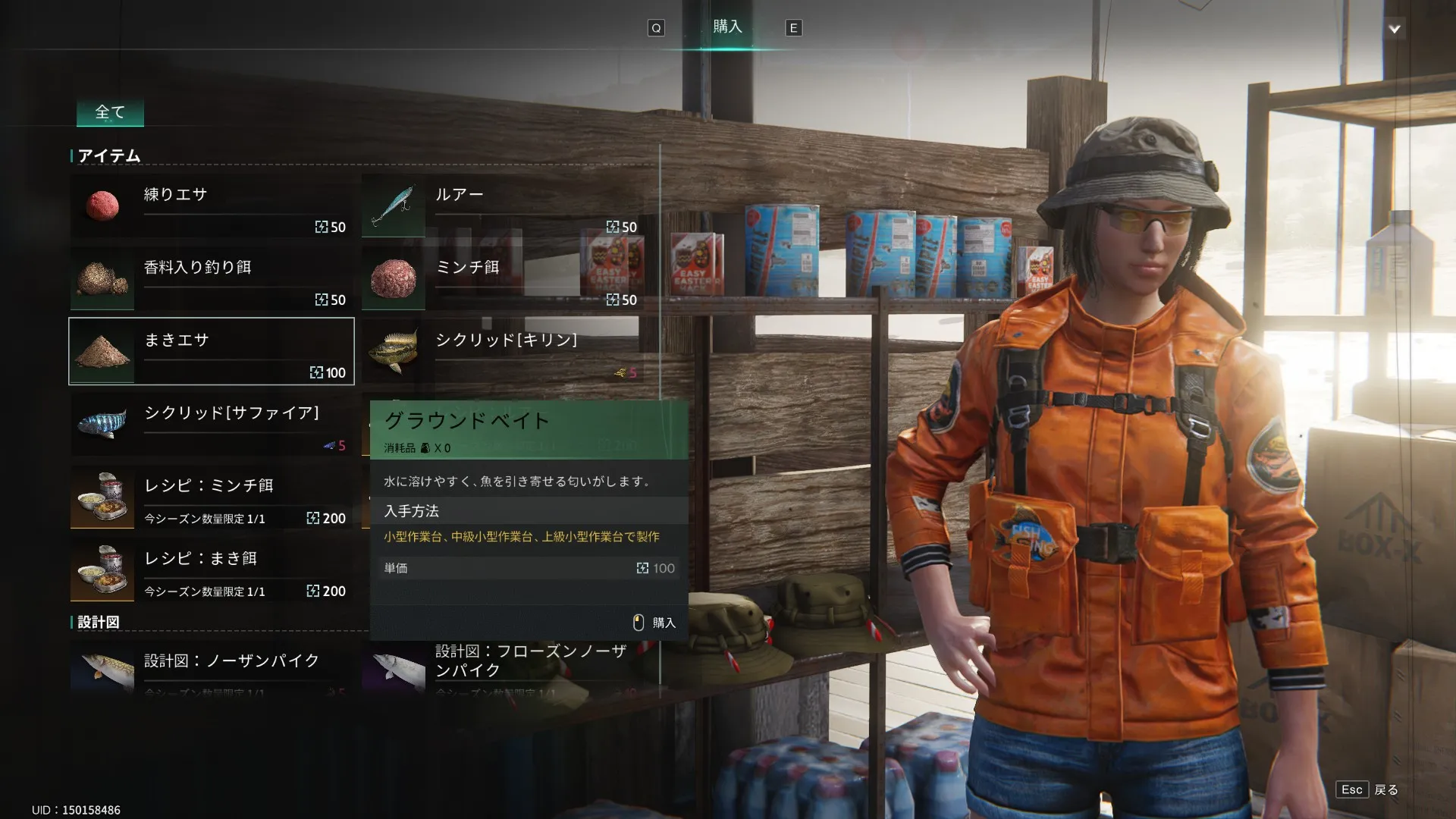Switch to the 全て category tab

[x=110, y=113]
